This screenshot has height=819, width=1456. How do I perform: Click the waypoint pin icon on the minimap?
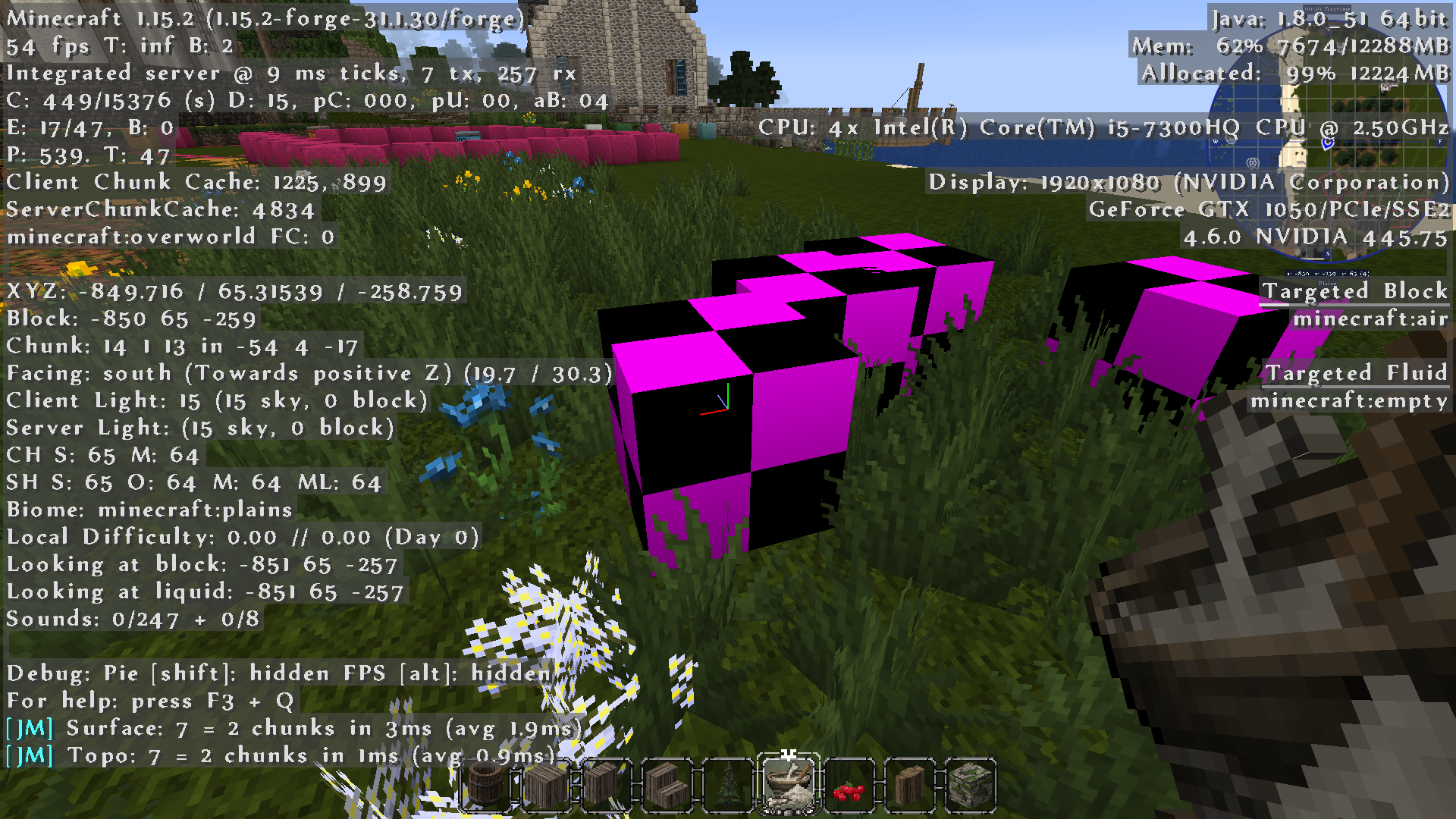click(x=1252, y=162)
